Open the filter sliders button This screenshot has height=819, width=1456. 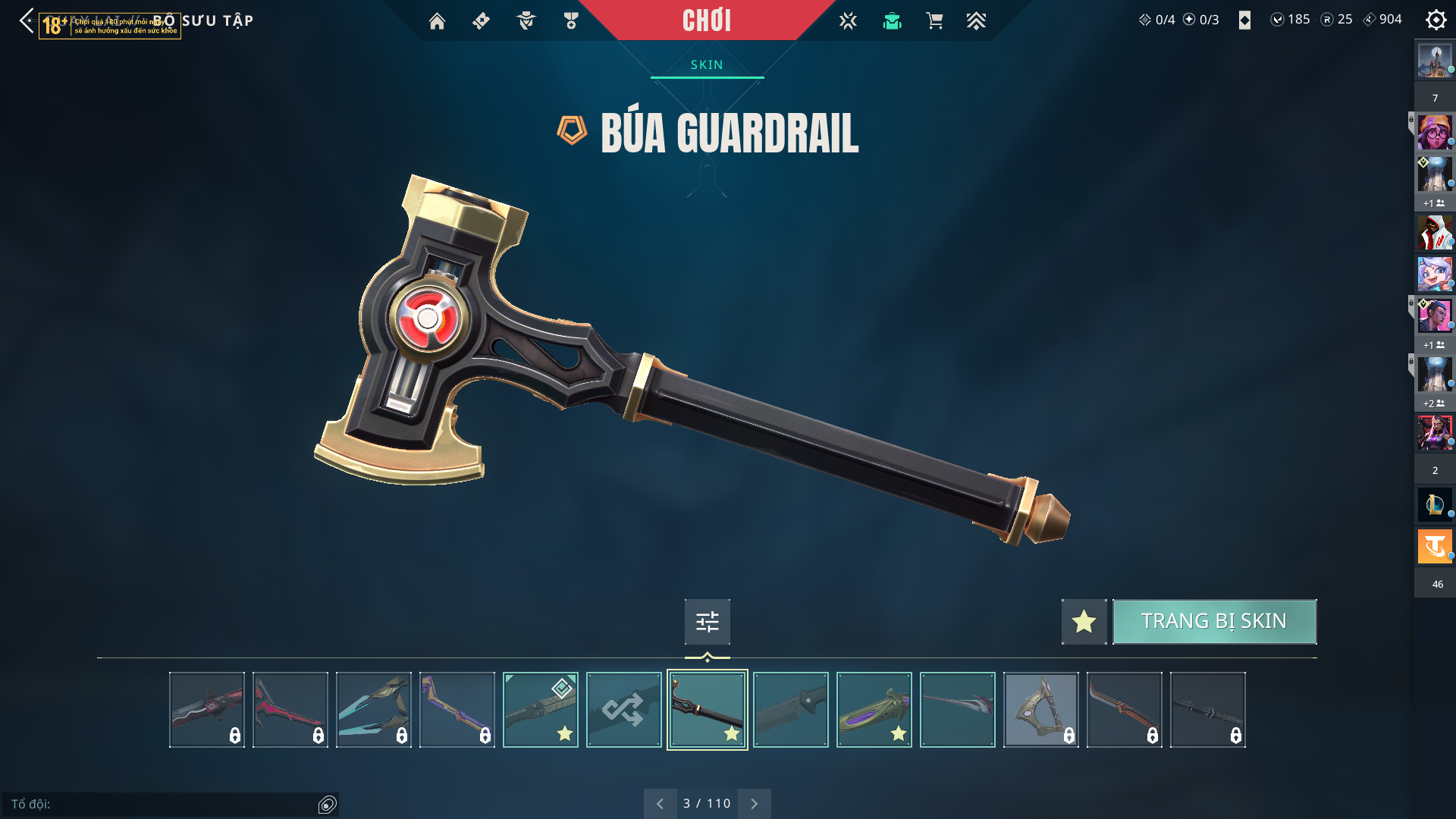click(x=707, y=622)
